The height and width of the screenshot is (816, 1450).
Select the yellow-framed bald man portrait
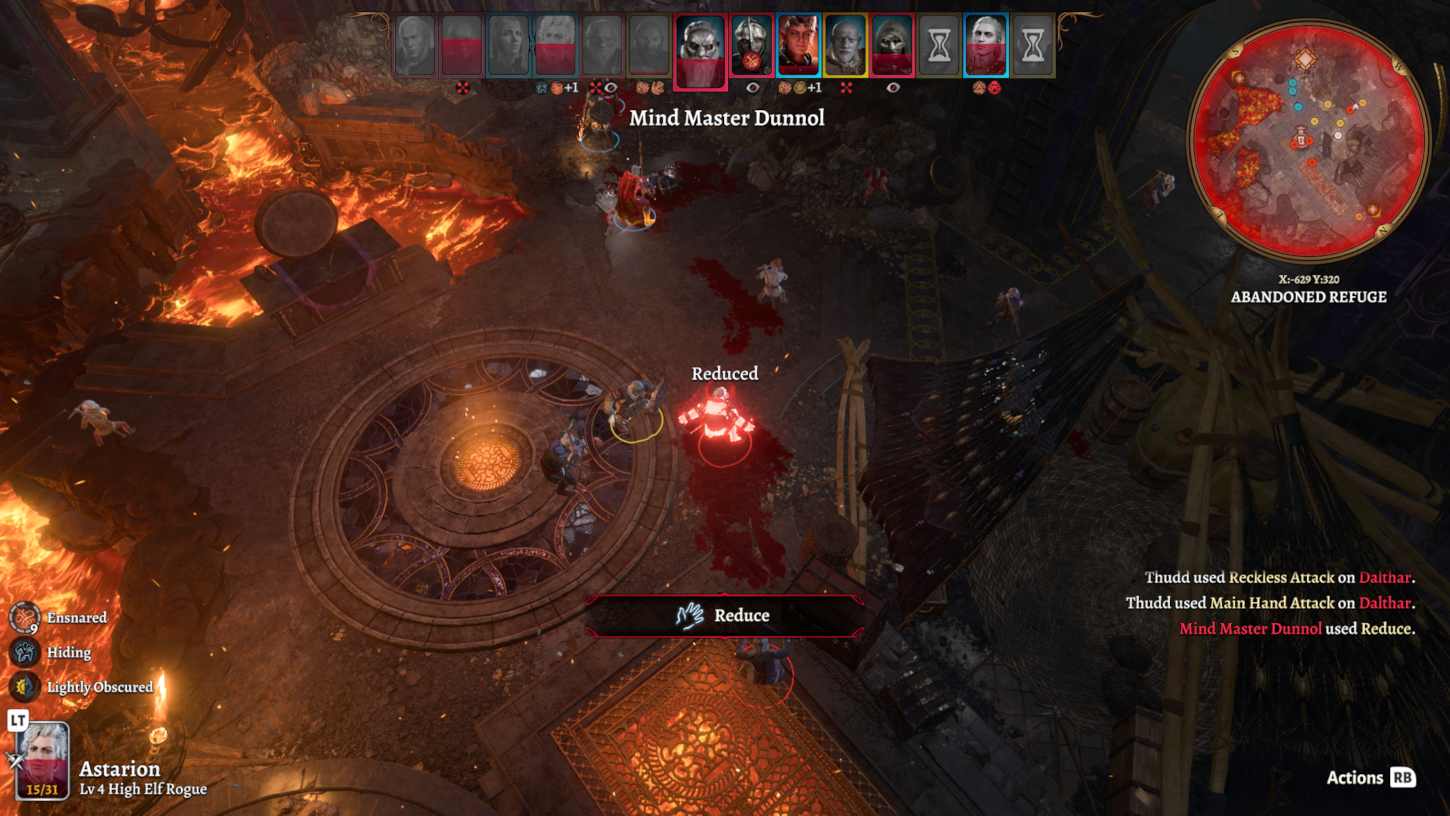point(845,46)
